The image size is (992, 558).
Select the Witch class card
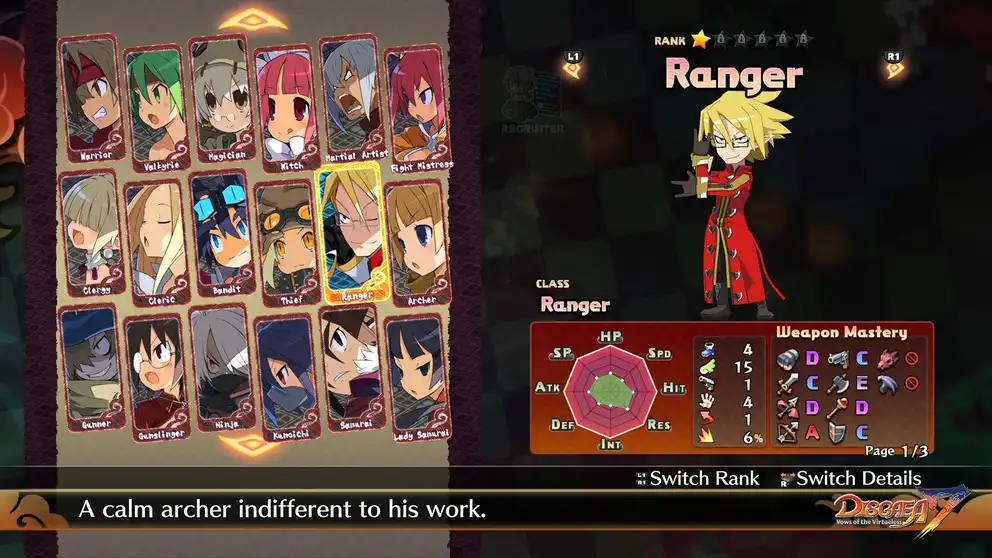pos(284,104)
